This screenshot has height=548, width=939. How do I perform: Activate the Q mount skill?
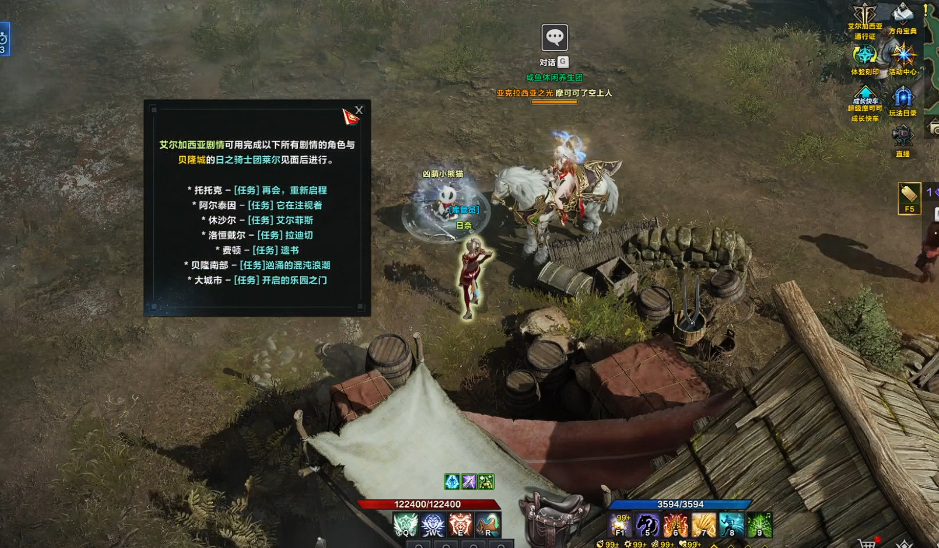[x=405, y=525]
